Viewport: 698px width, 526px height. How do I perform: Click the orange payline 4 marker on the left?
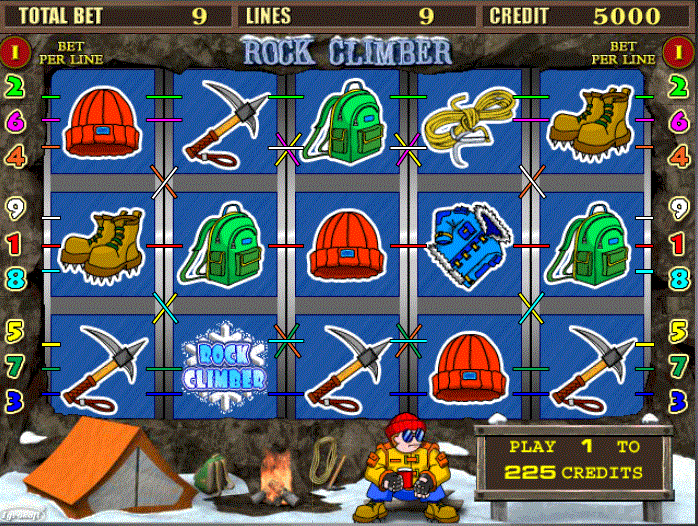click(15, 156)
